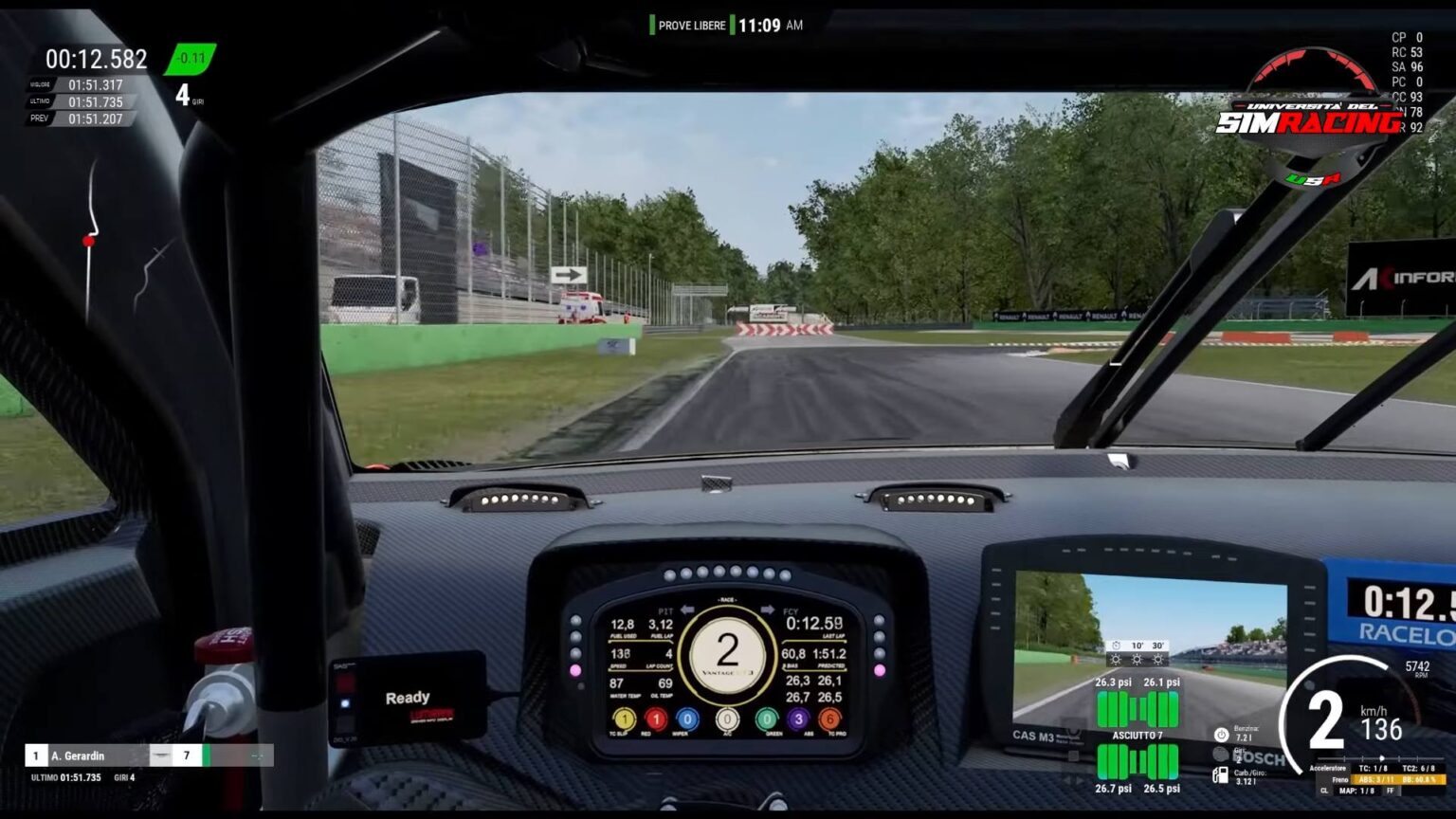Click the left page arrow on the dash display
1456x819 pixels.
[x=688, y=610]
